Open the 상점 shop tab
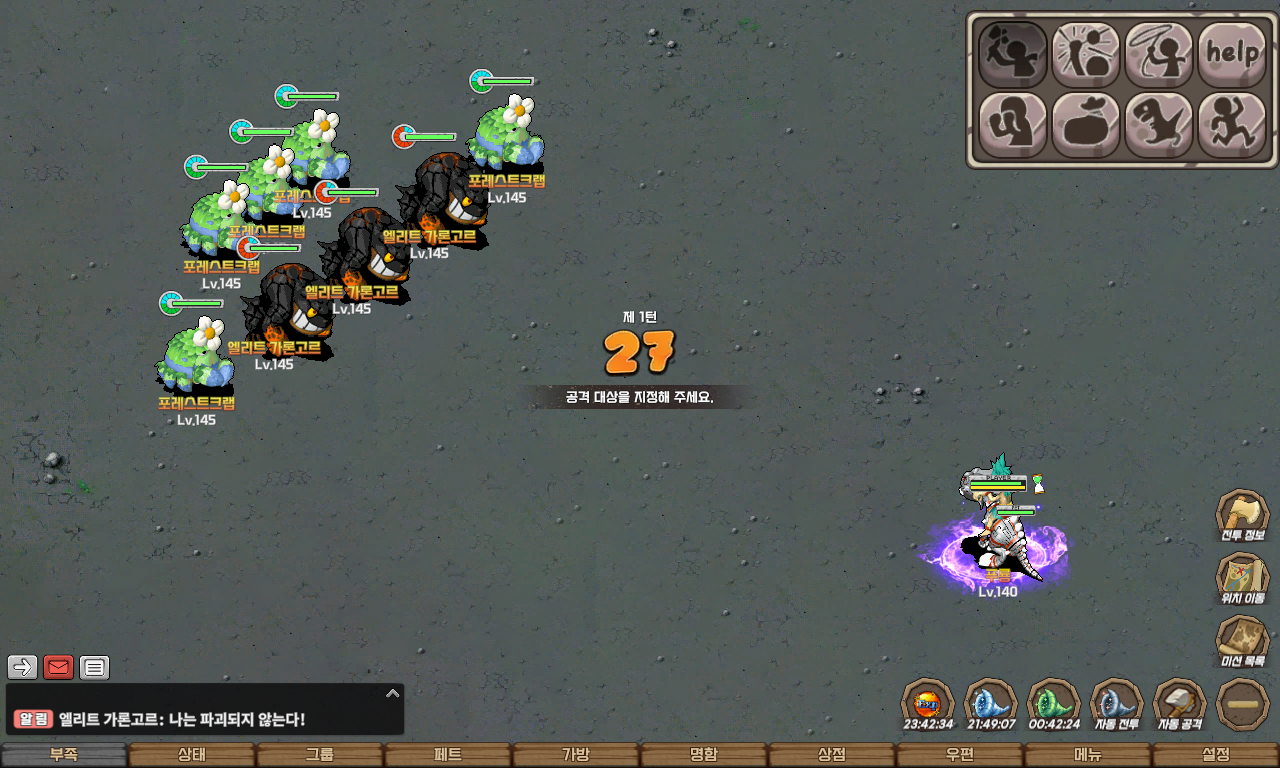This screenshot has width=1280, height=768. pyautogui.click(x=832, y=755)
